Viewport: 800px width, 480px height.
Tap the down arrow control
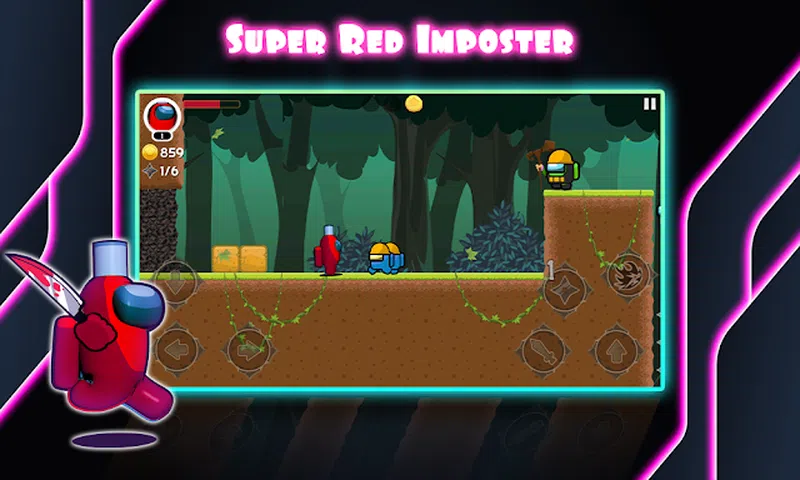(177, 281)
